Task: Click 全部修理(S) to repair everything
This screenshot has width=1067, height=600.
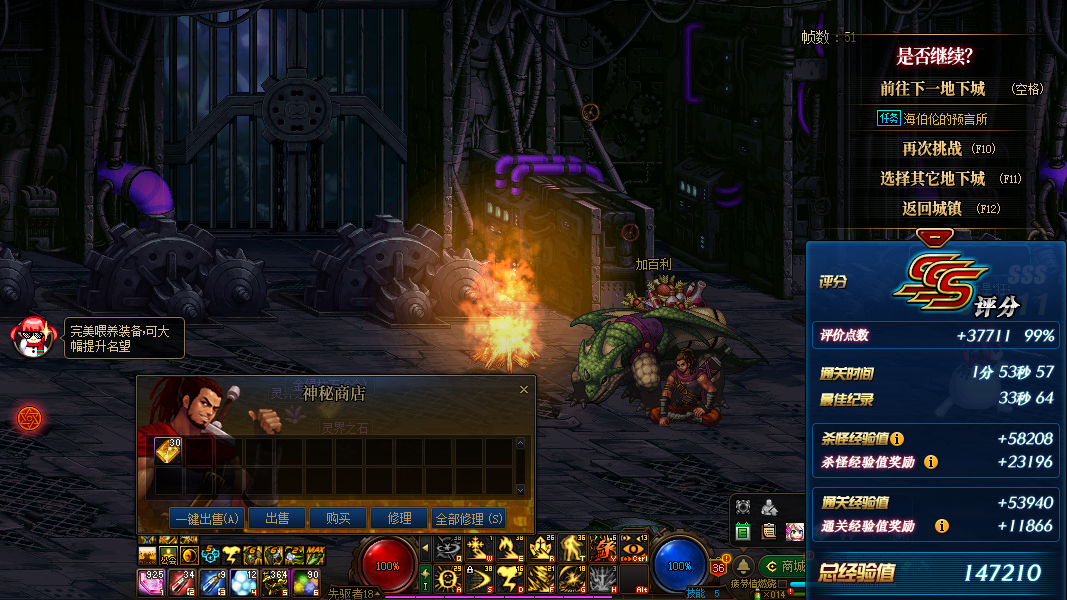Action: [x=468, y=518]
